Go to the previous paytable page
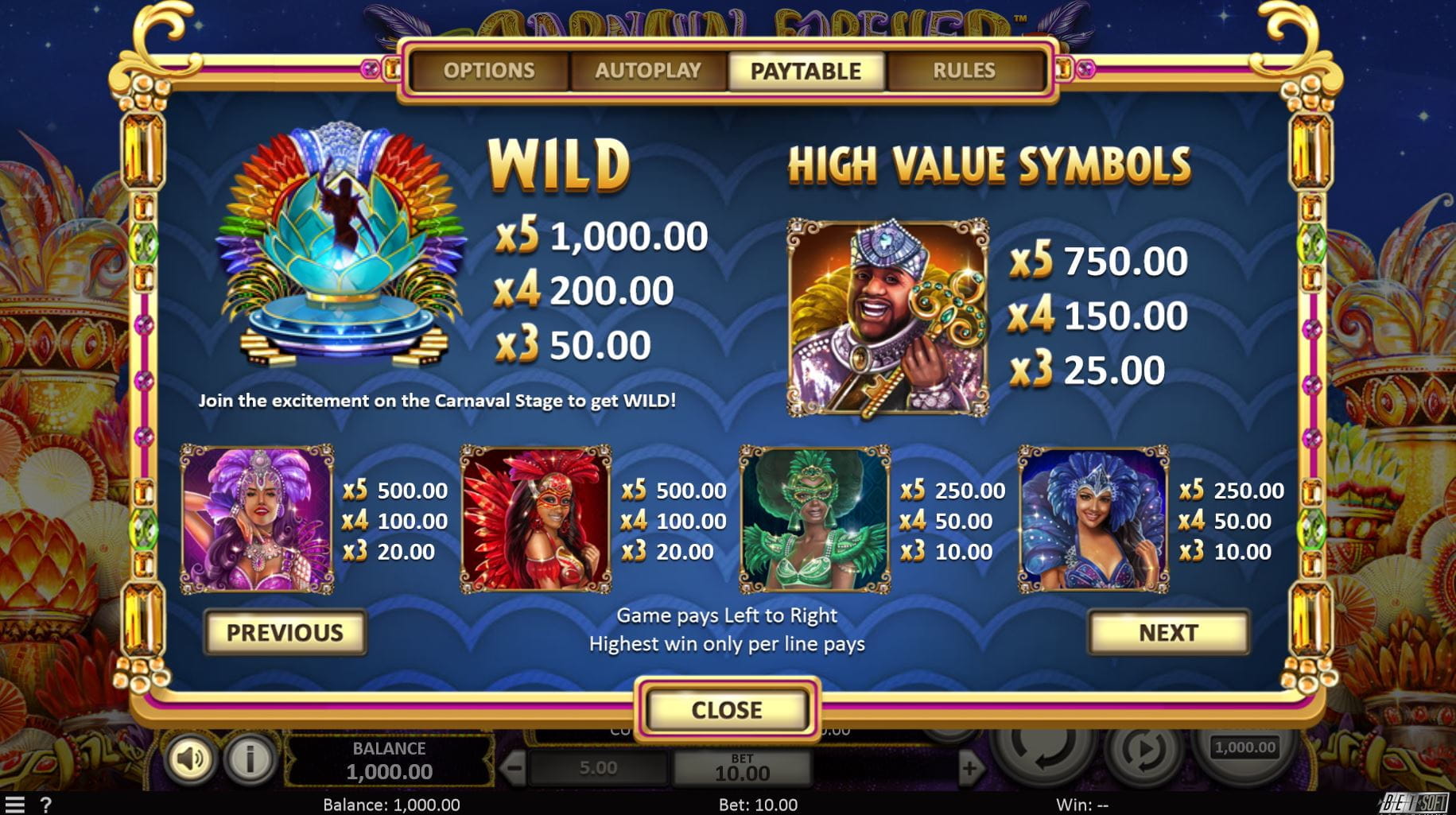 point(285,633)
